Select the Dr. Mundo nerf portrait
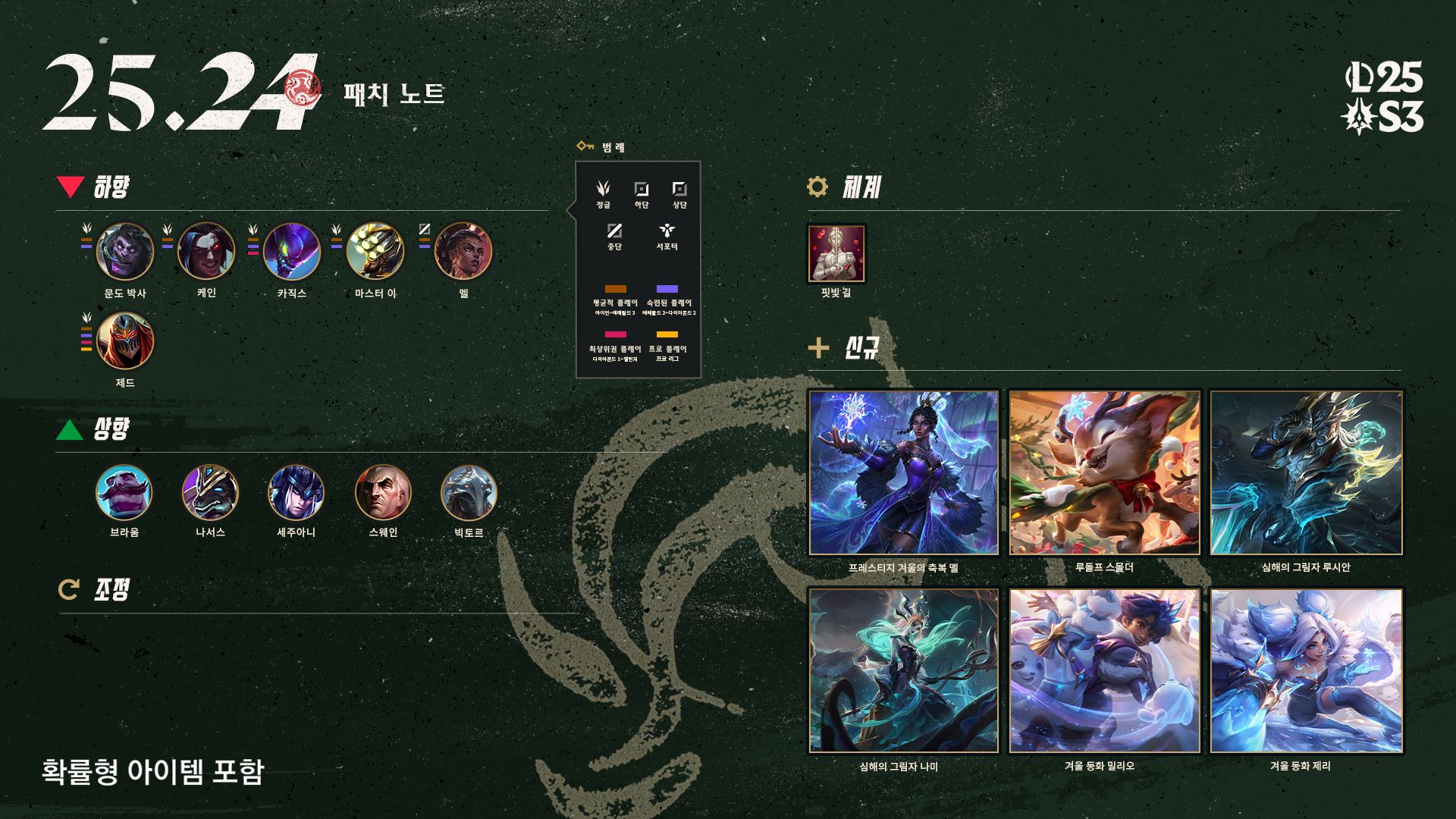 point(125,252)
